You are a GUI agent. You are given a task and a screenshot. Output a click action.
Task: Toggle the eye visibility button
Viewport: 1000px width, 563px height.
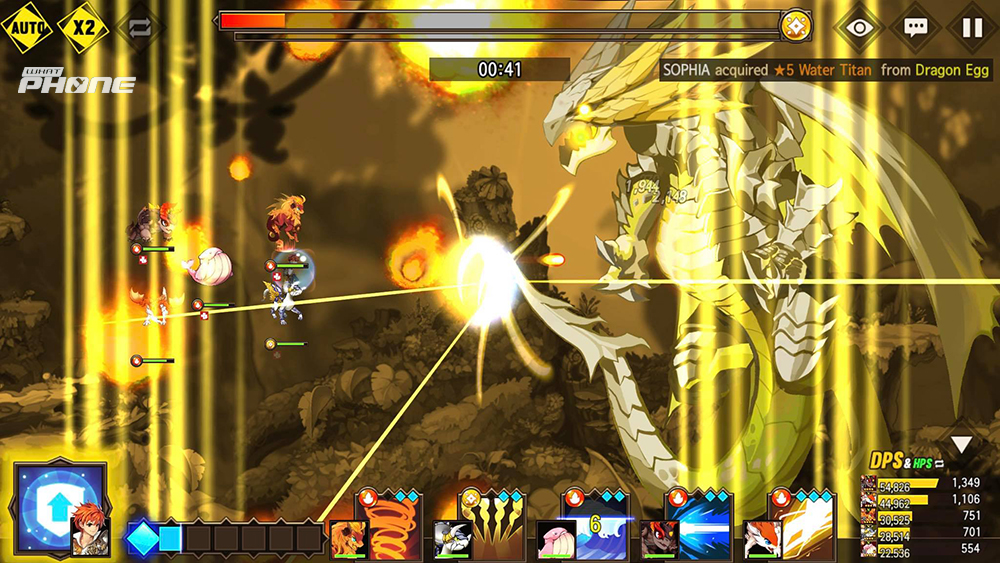click(859, 27)
